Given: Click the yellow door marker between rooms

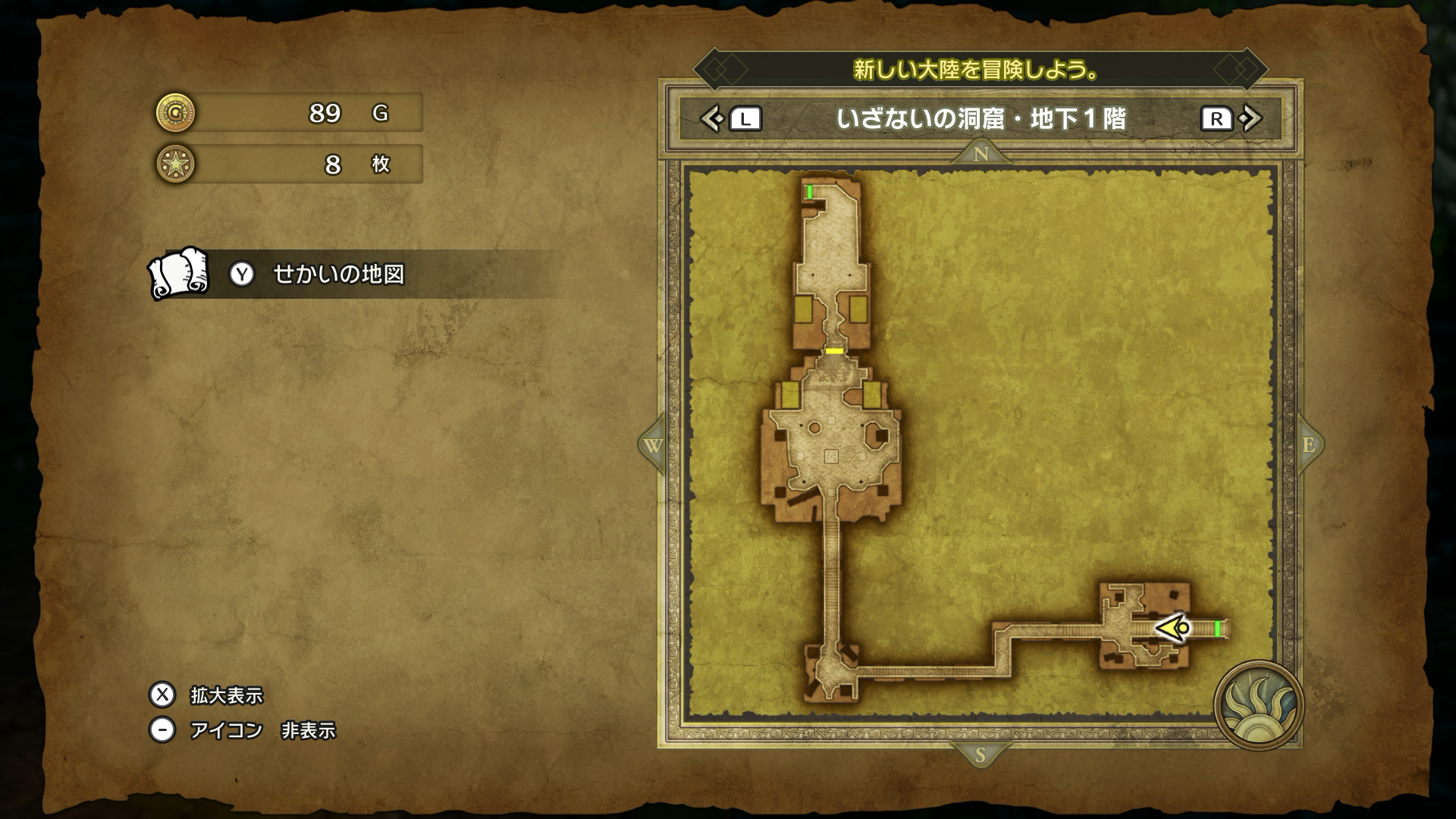Looking at the screenshot, I should [834, 351].
